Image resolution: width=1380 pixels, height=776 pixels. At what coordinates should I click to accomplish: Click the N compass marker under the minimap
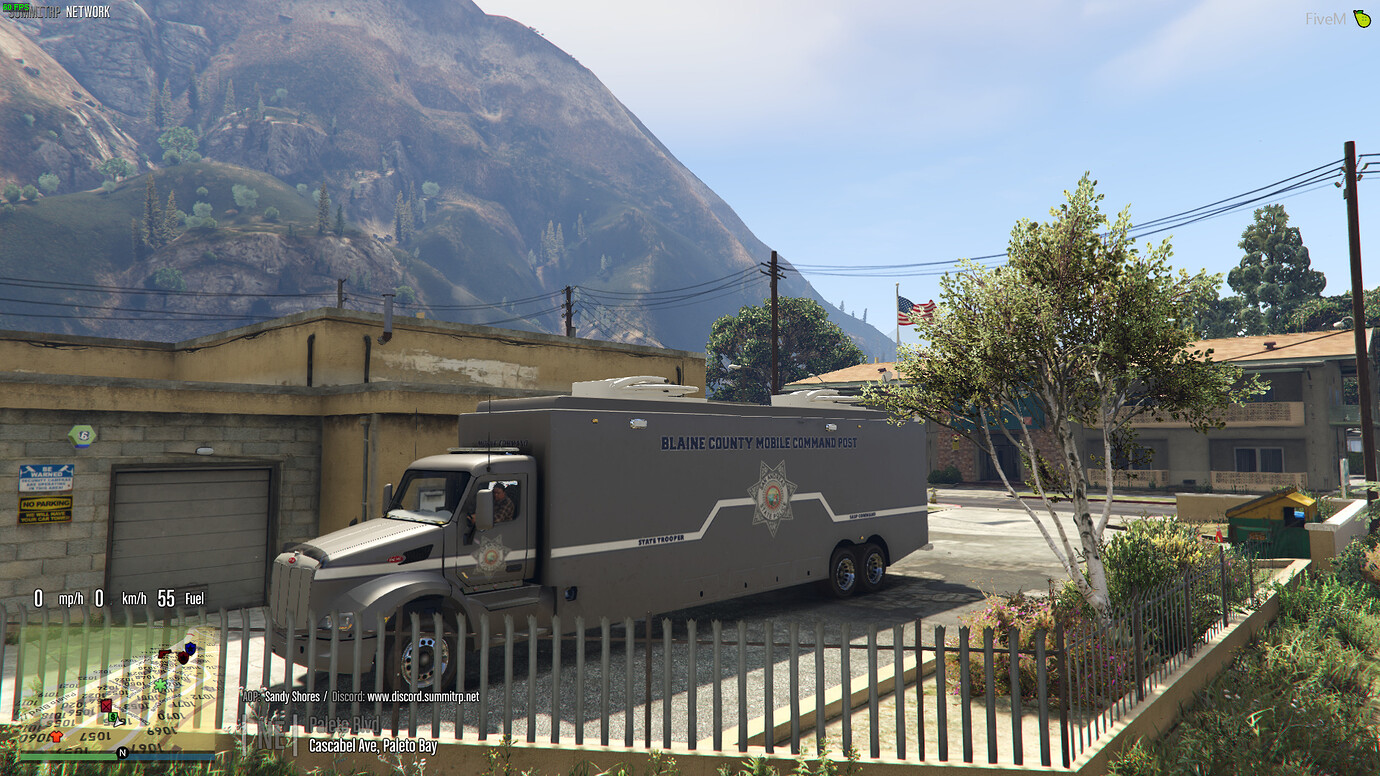click(x=123, y=752)
